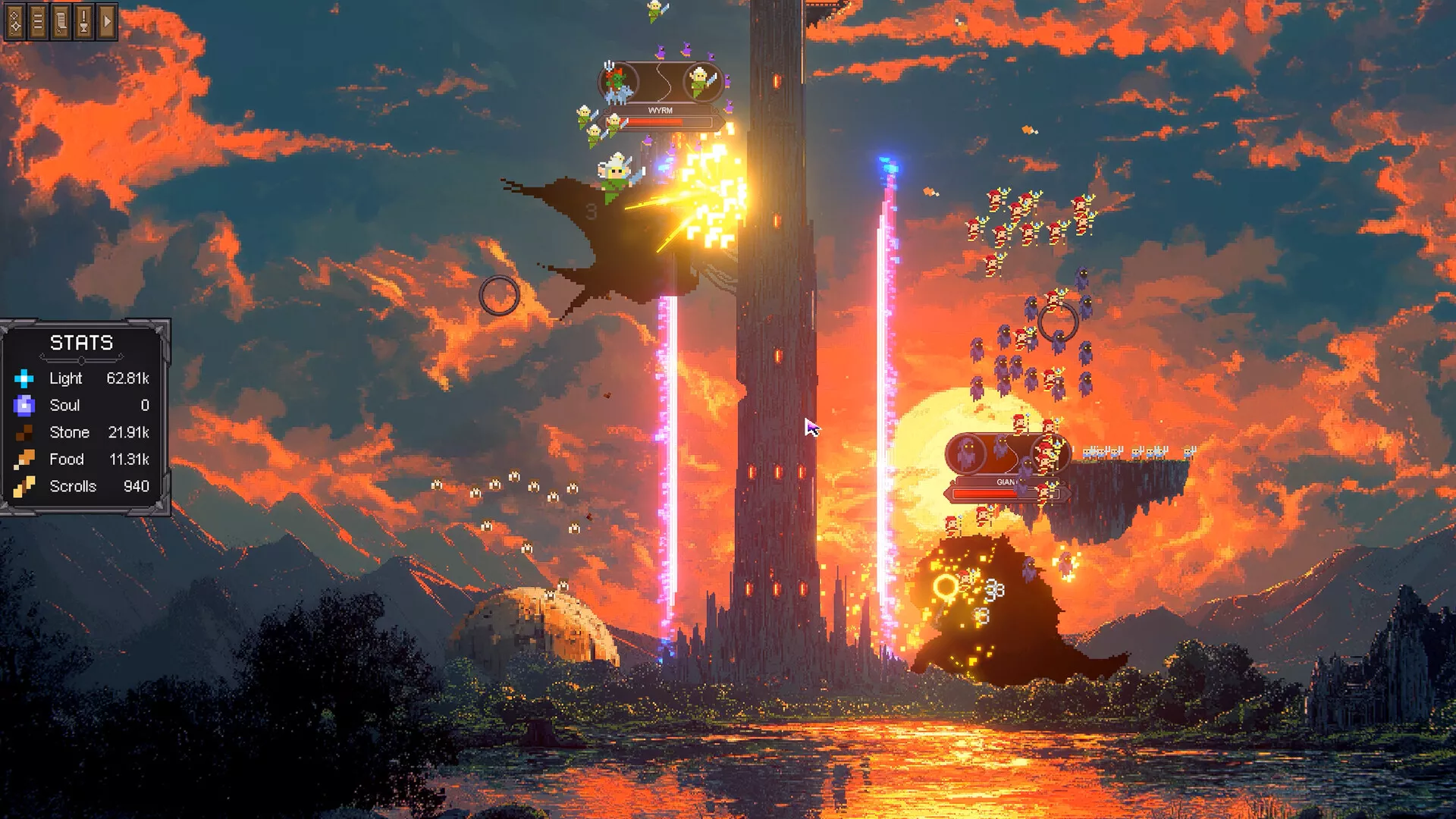Click the purple Soul resource icon

point(25,406)
